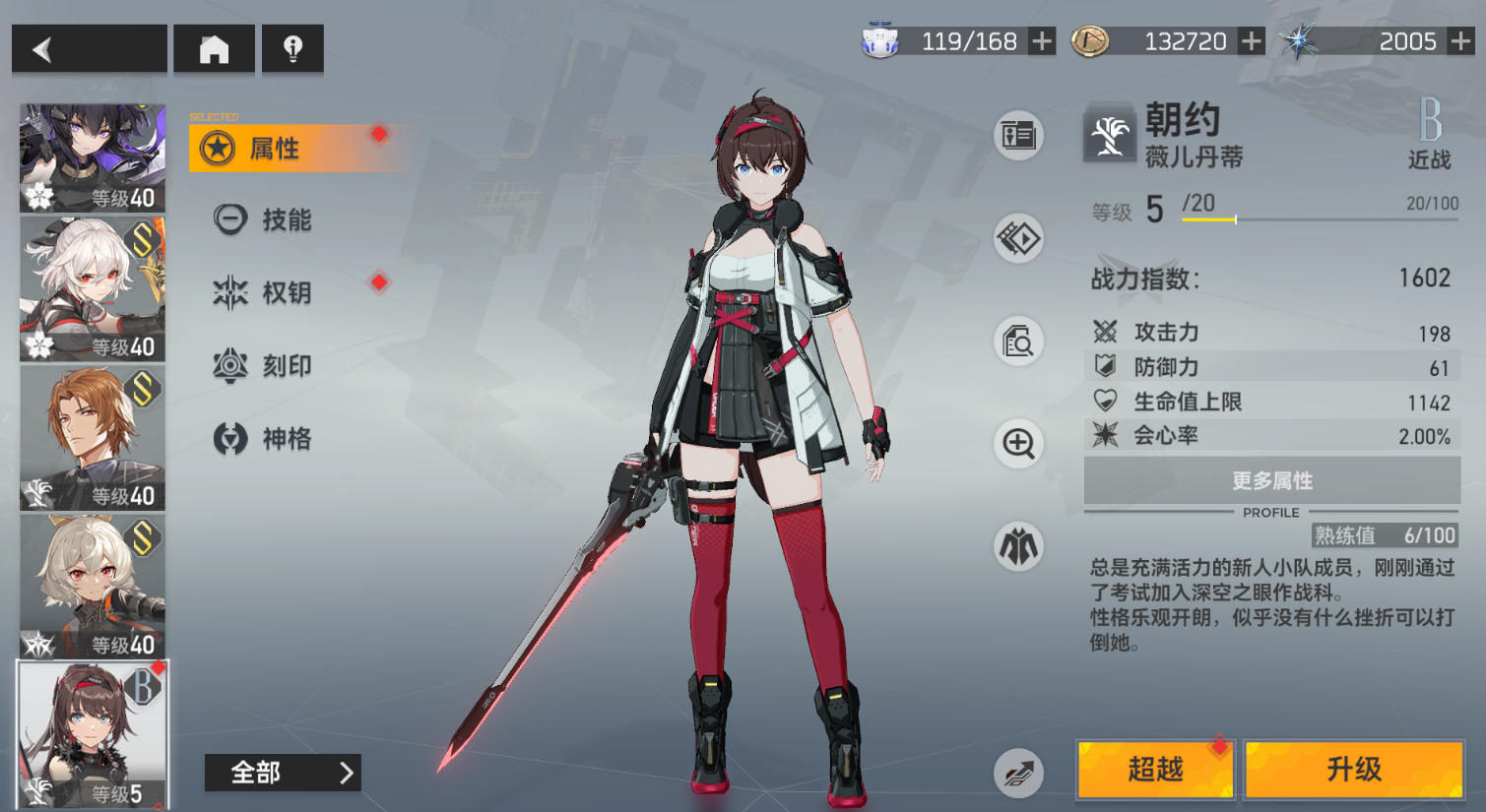Choose the brown-haired male character portrait

pyautogui.click(x=93, y=438)
